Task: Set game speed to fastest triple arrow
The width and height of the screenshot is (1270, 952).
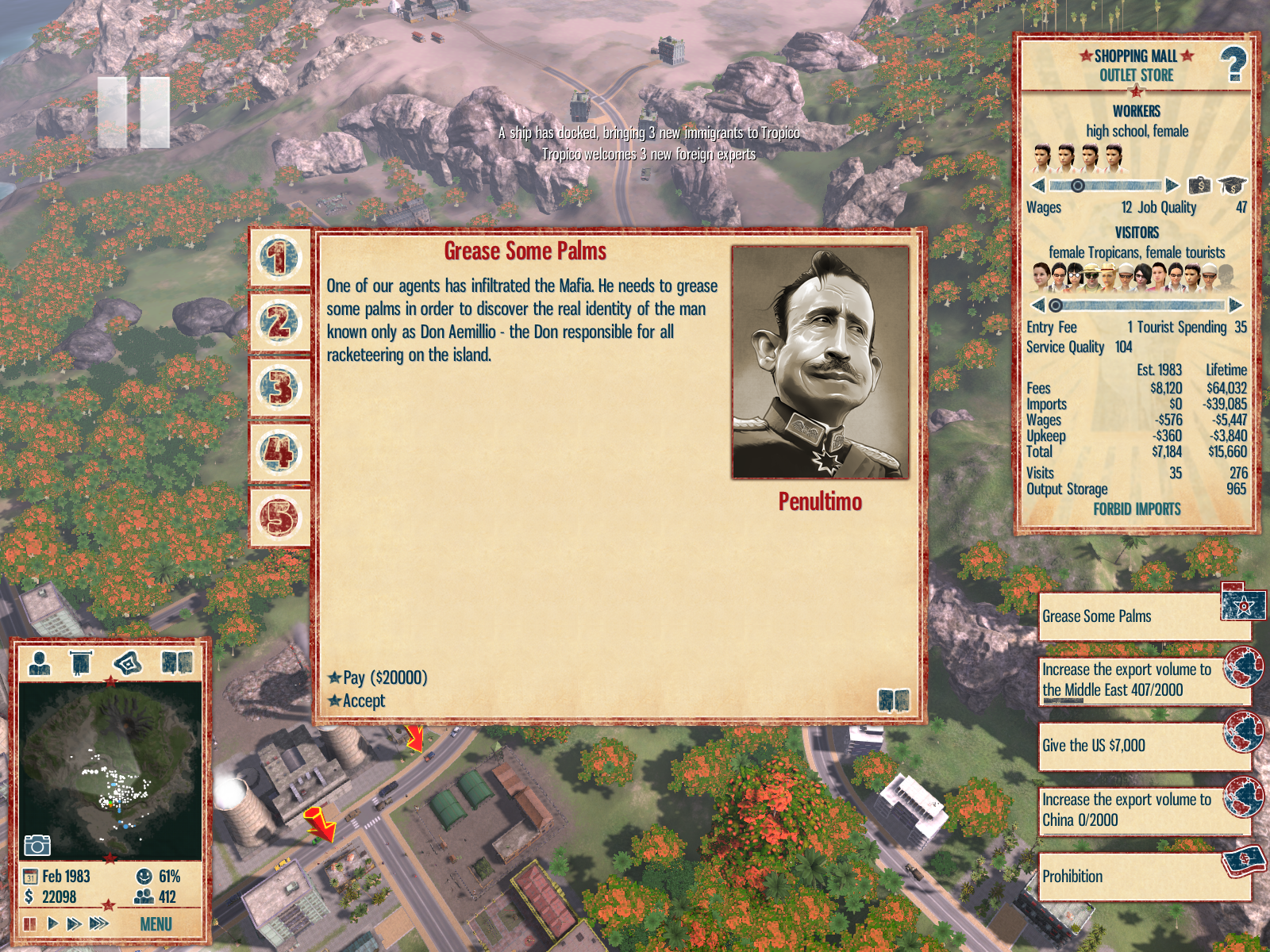Action: pos(99,923)
